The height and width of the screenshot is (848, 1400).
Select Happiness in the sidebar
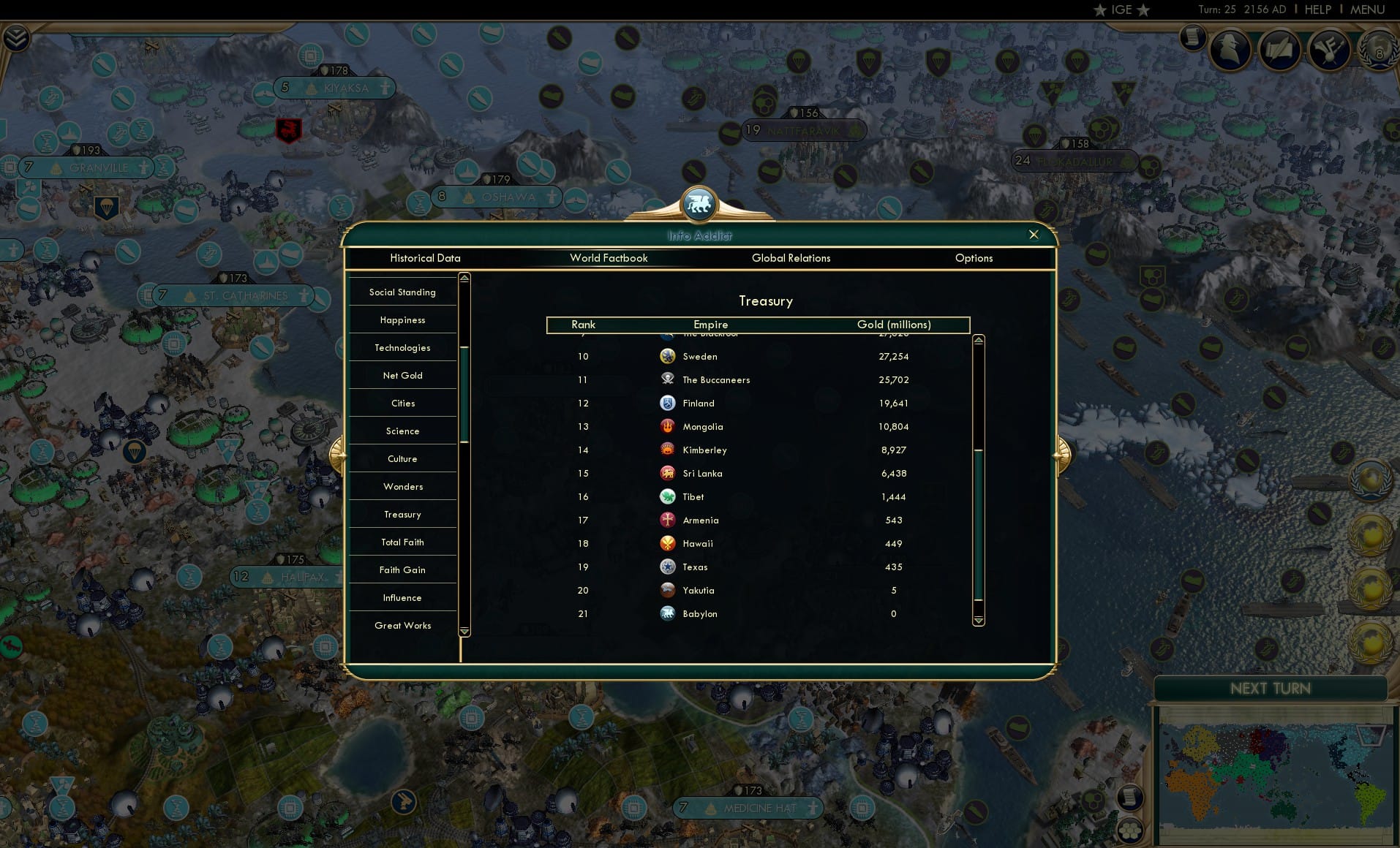402,319
